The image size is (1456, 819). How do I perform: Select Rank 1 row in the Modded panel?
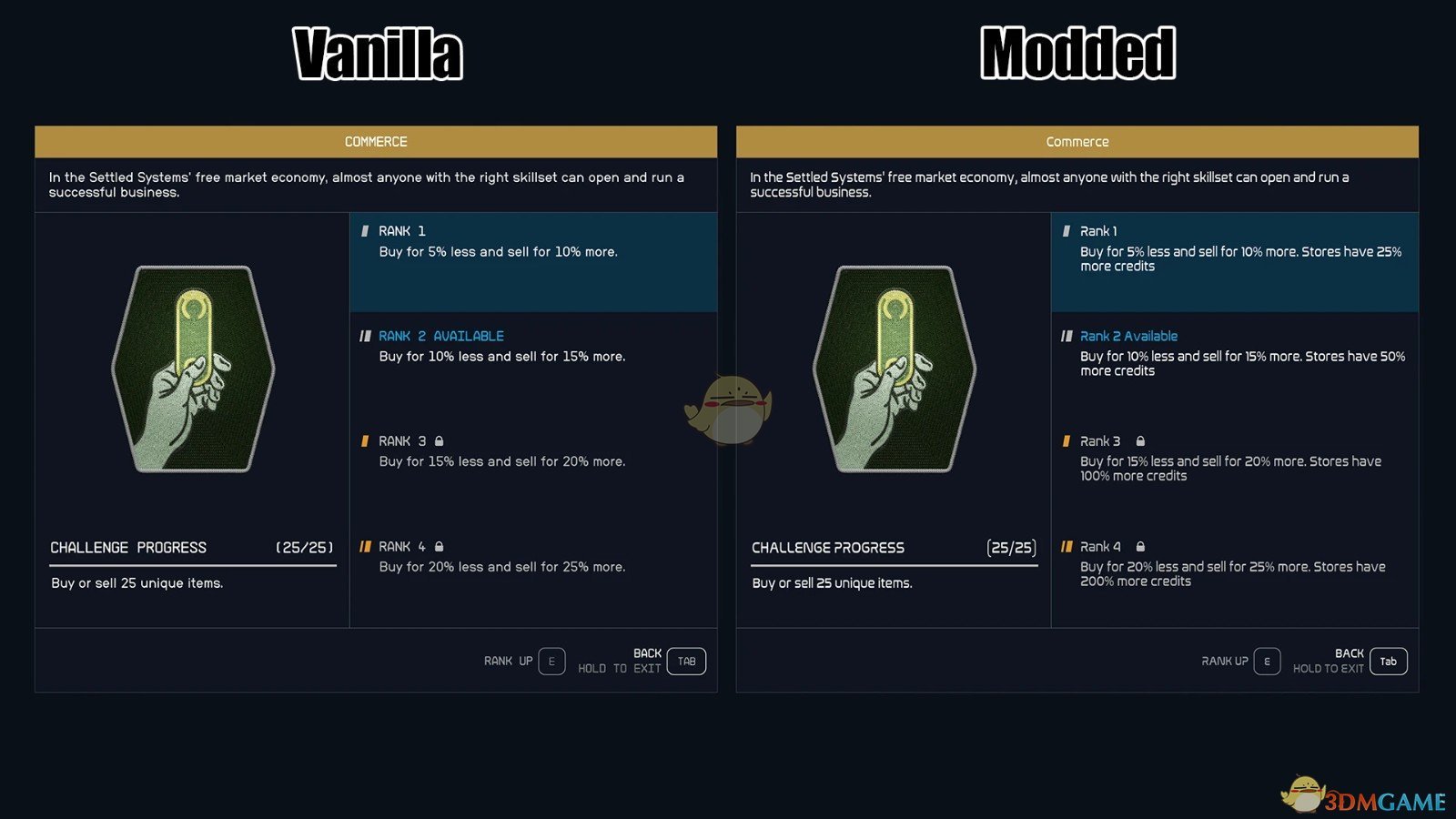click(1234, 262)
